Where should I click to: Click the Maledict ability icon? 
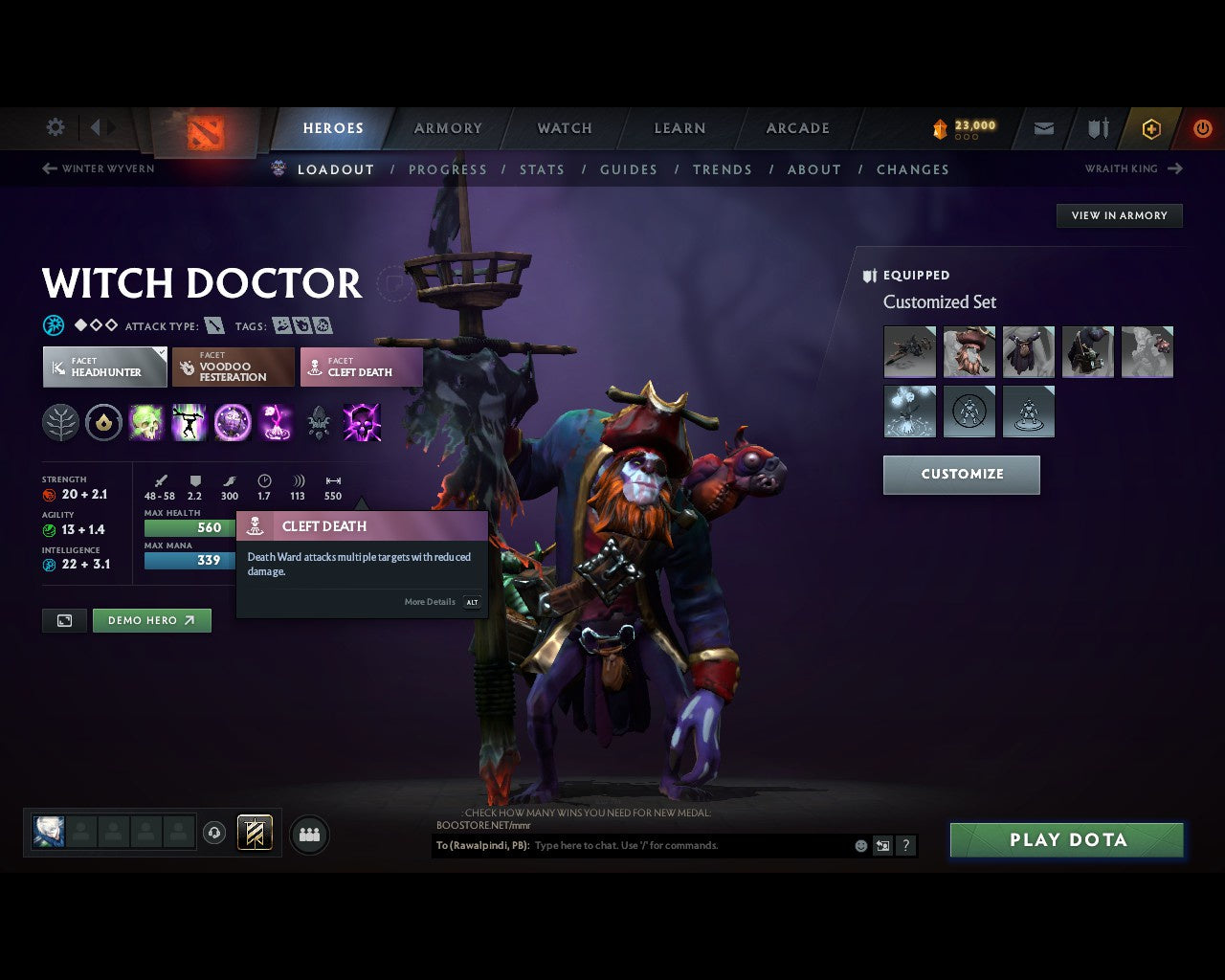(231, 422)
